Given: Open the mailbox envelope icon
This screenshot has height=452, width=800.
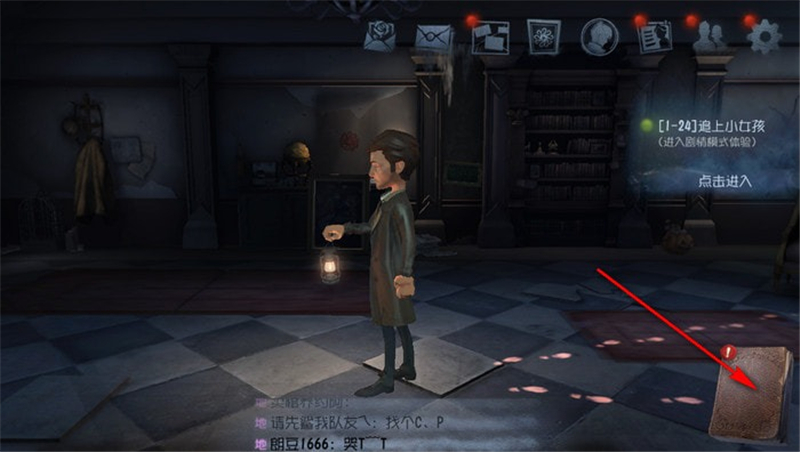Looking at the screenshot, I should click(x=433, y=37).
